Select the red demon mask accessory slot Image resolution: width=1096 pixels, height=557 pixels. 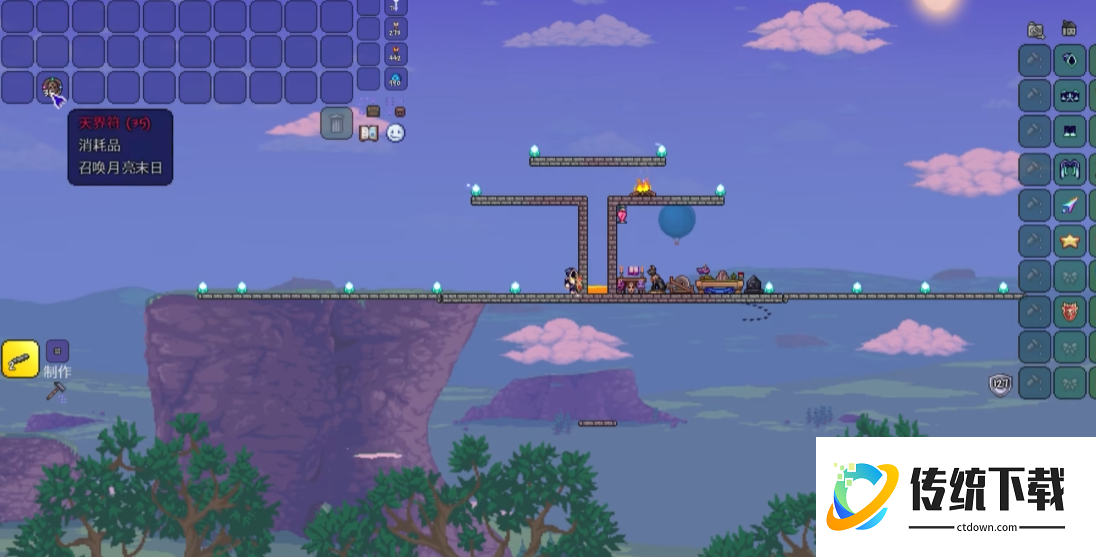coord(1070,311)
